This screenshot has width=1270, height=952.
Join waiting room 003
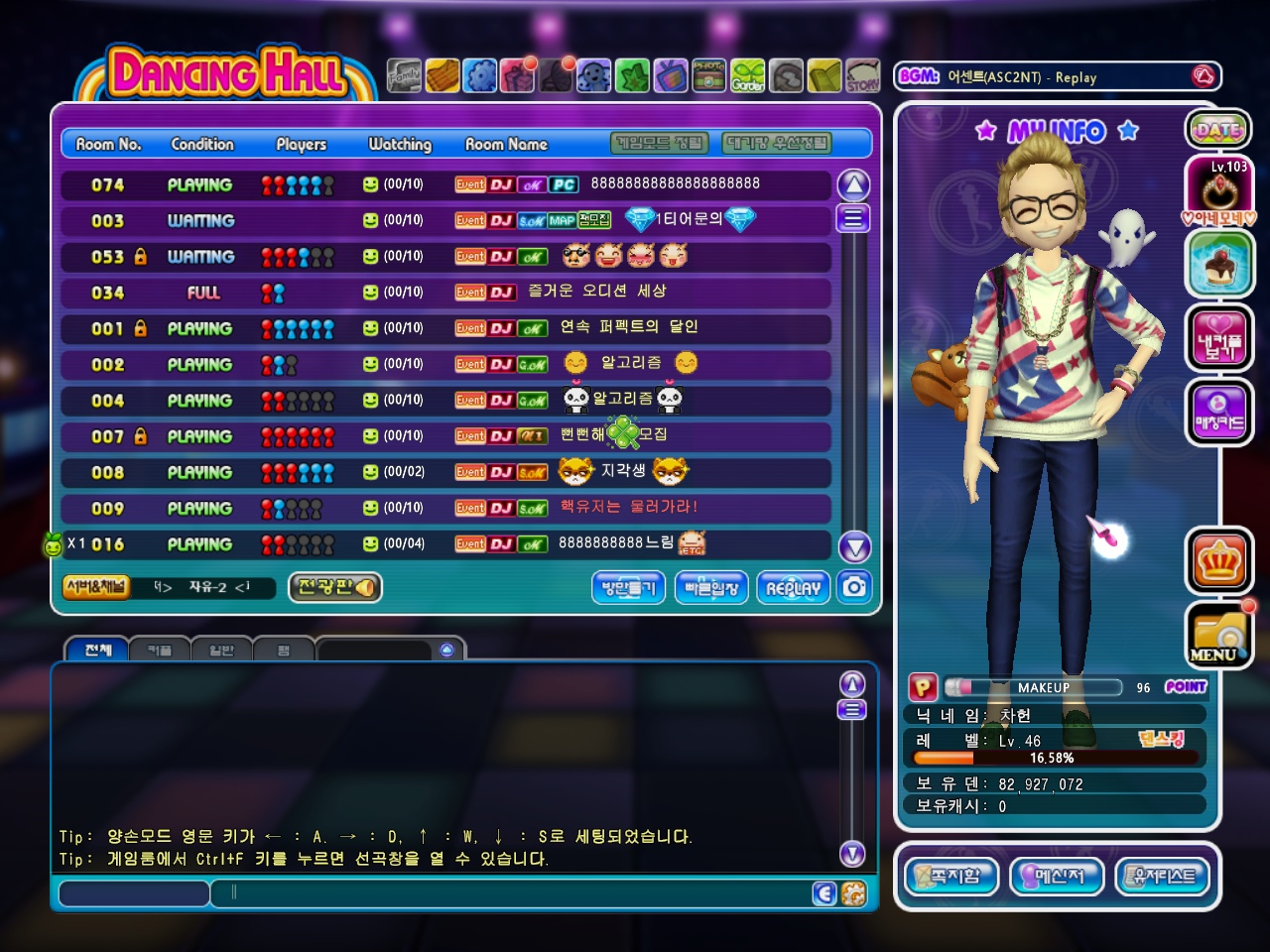coord(444,220)
